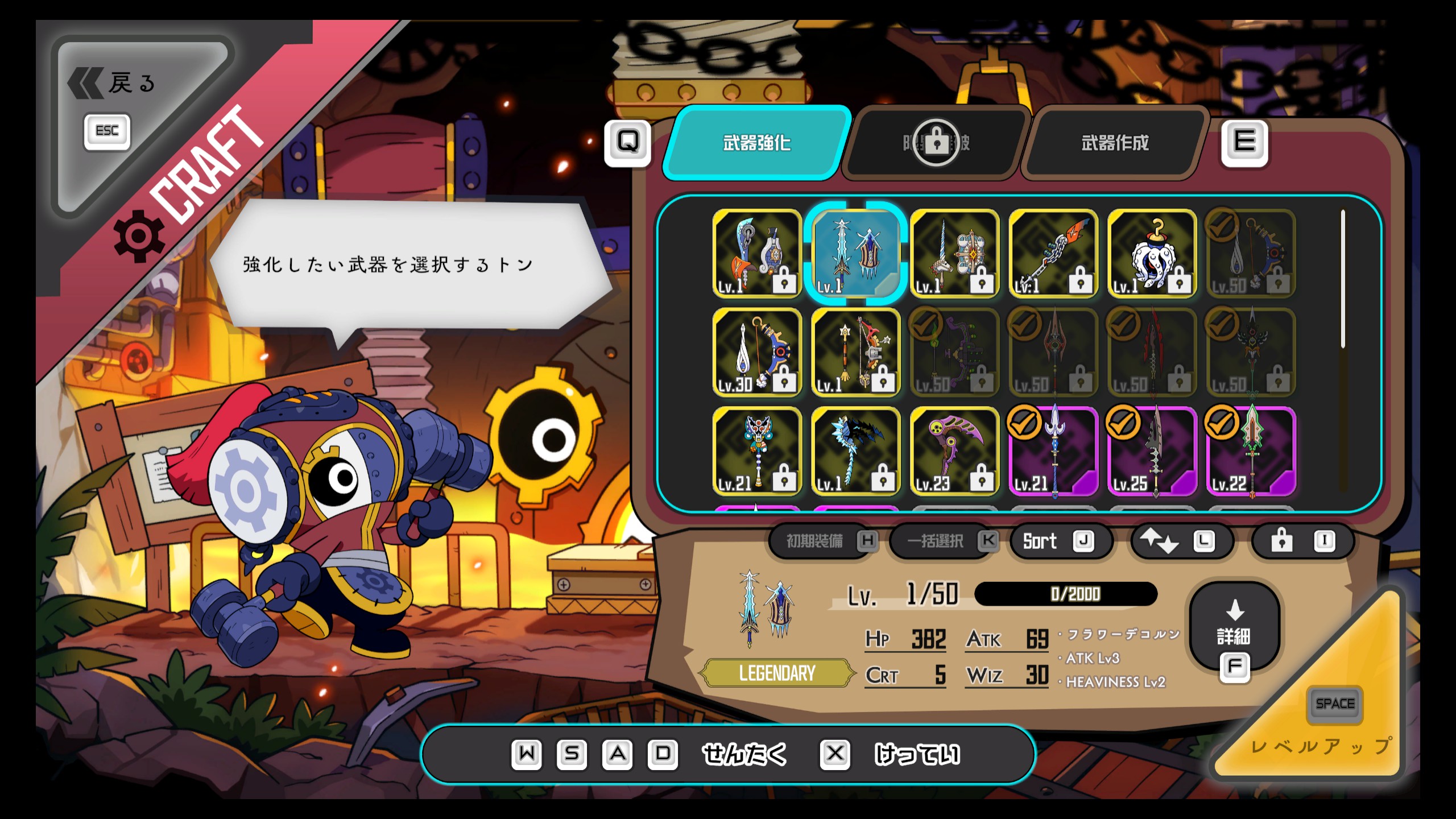Open the 武器作成 crafting tab
The image size is (1456, 819).
point(1115,143)
